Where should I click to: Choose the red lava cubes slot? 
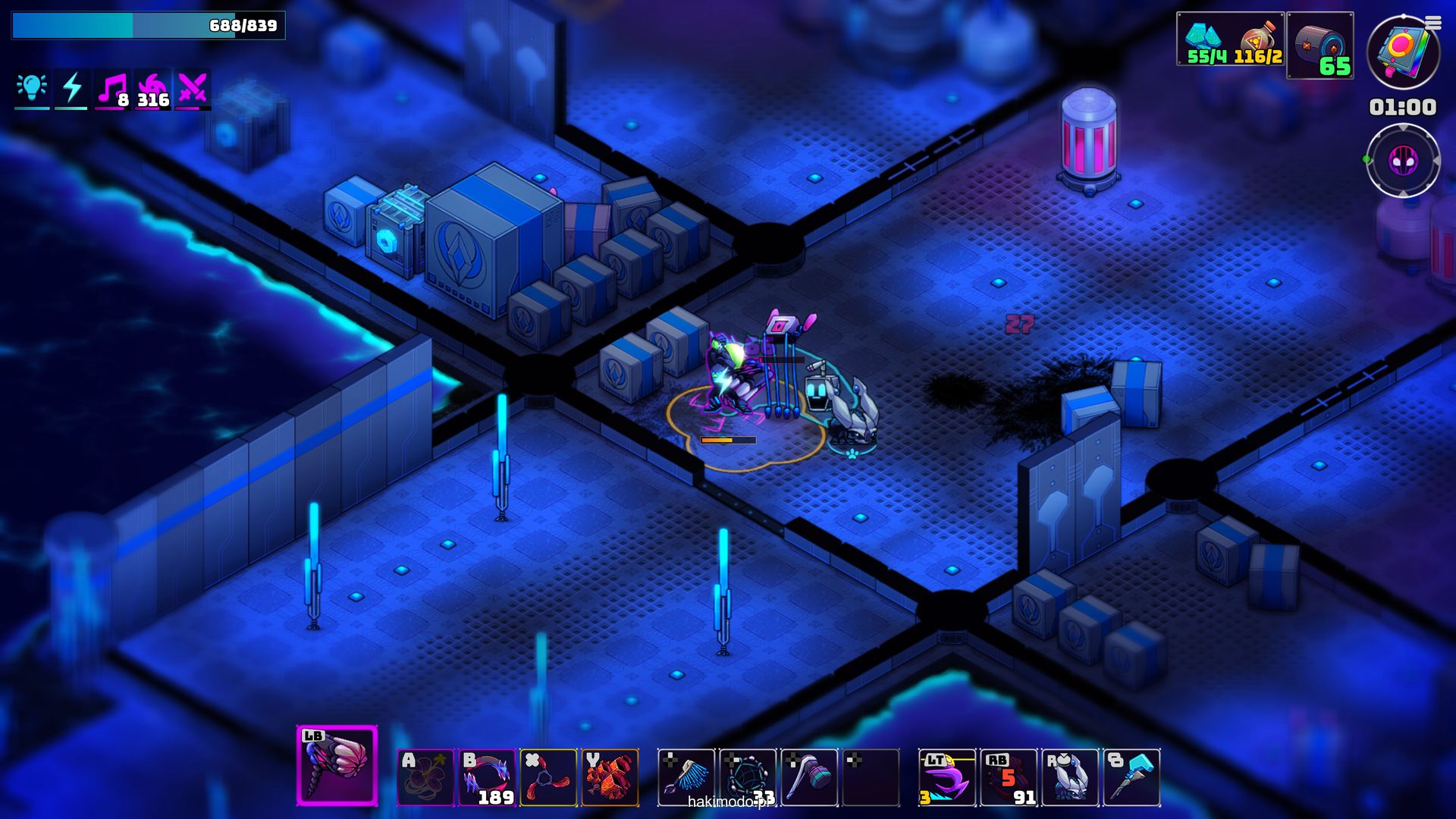[610, 777]
